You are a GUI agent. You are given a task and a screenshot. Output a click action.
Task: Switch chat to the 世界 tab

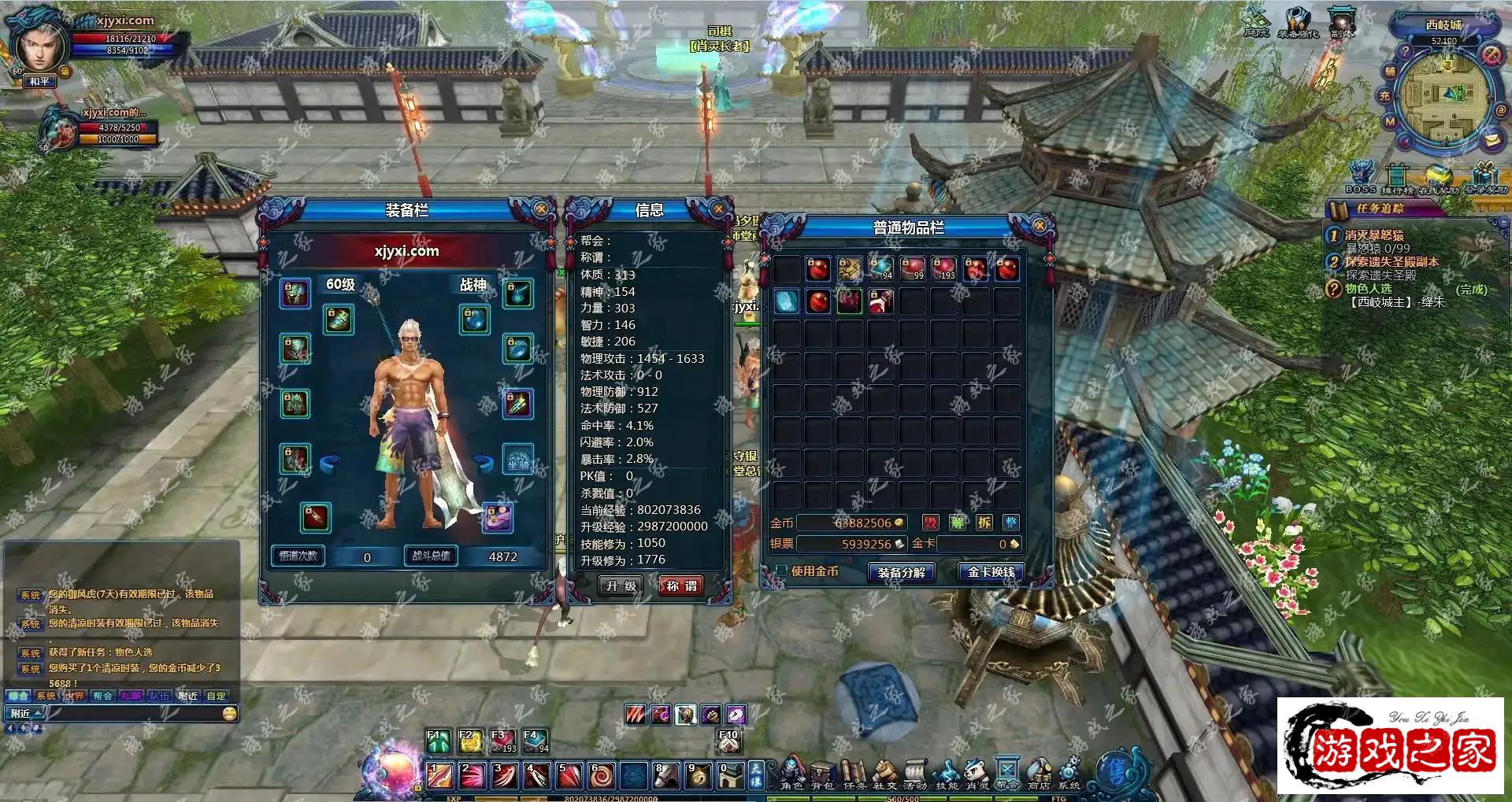(74, 696)
